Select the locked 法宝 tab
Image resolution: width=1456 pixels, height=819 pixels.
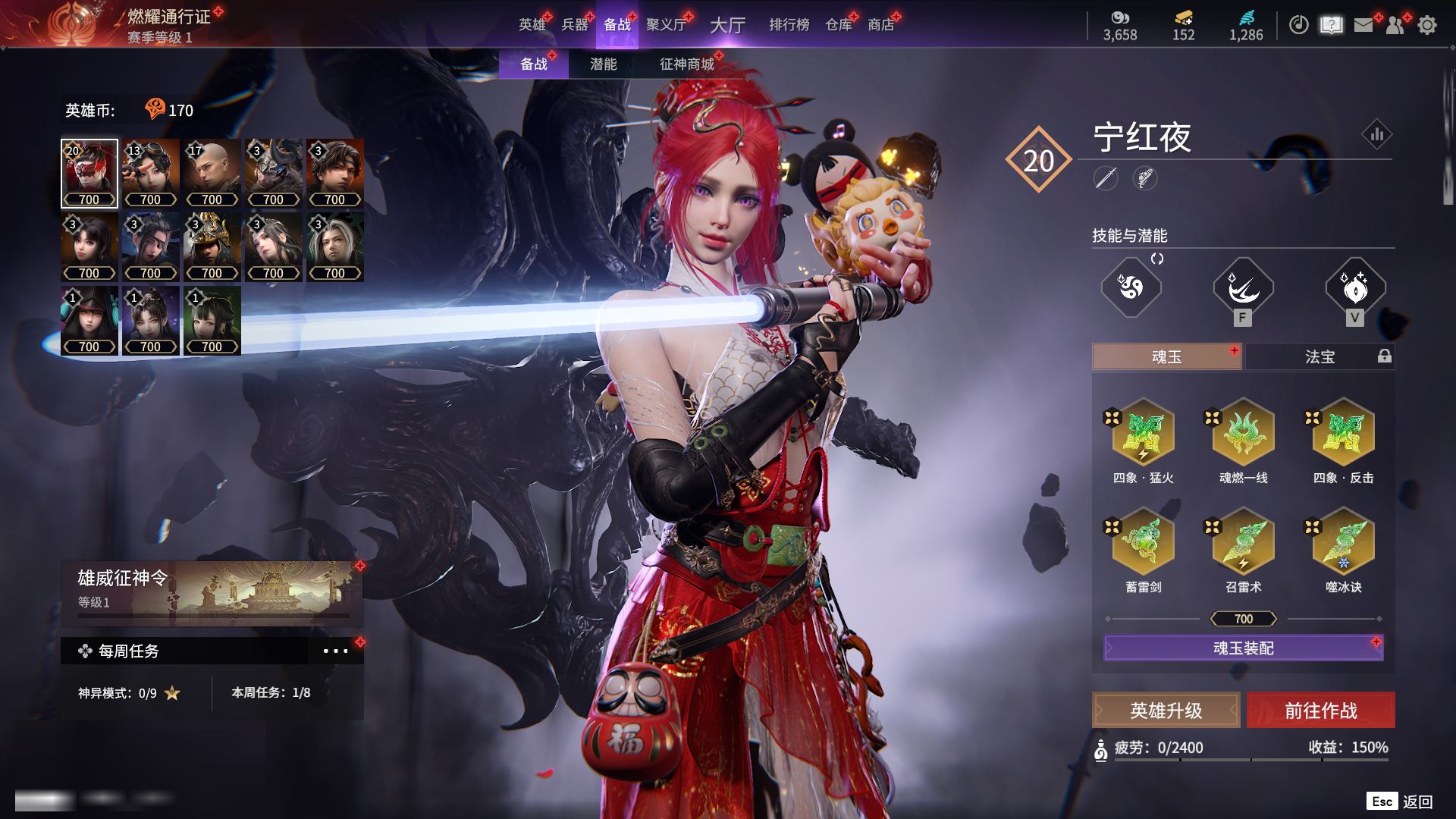(1319, 356)
